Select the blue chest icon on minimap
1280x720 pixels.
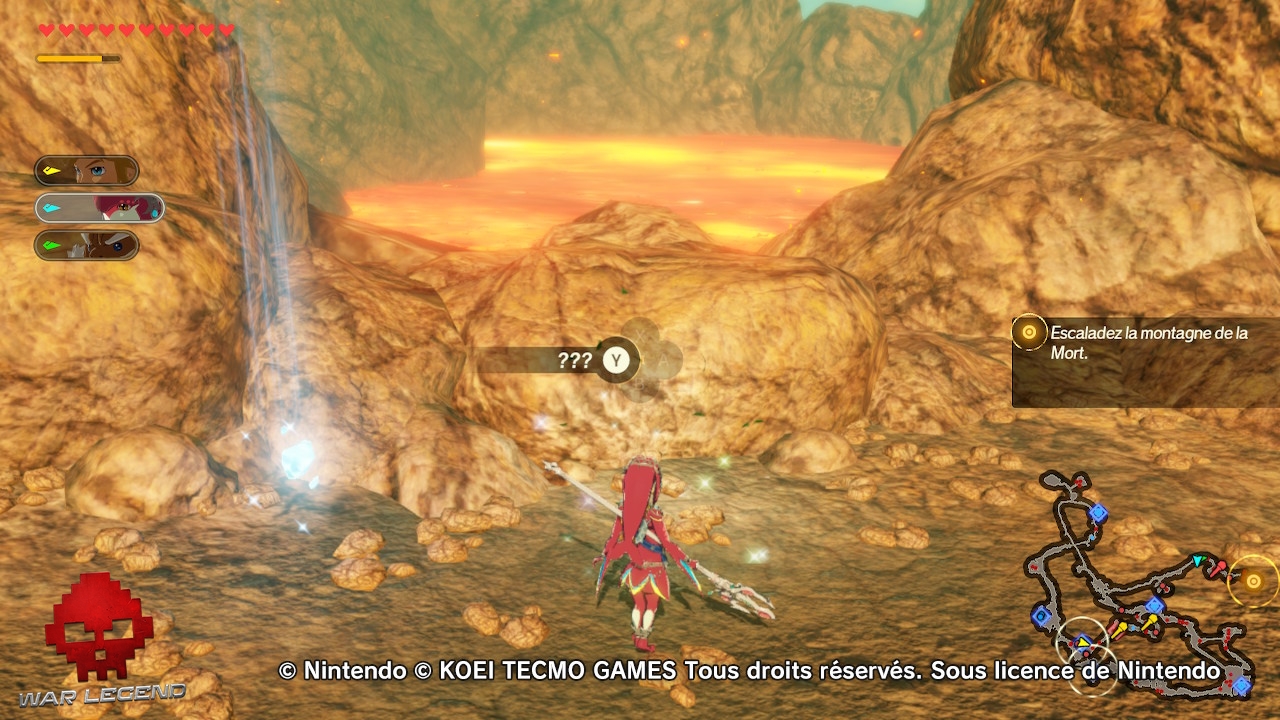point(1099,512)
